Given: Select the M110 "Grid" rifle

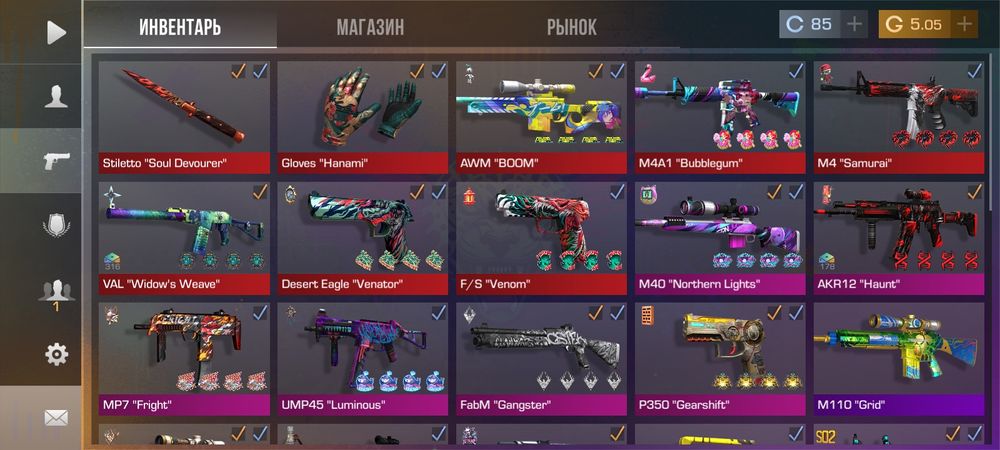Looking at the screenshot, I should tap(898, 357).
